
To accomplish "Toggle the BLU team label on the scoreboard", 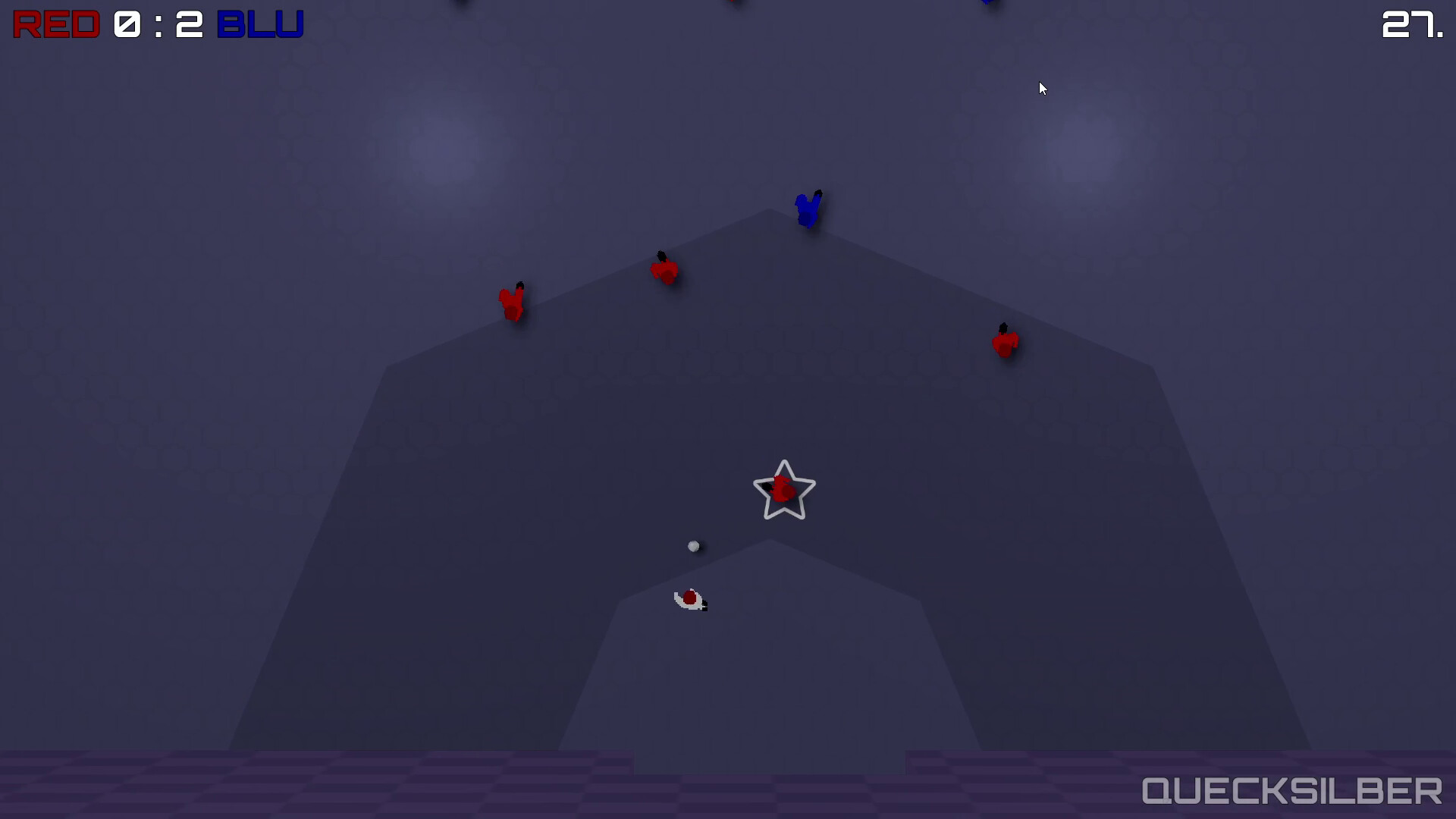I will [x=261, y=24].
